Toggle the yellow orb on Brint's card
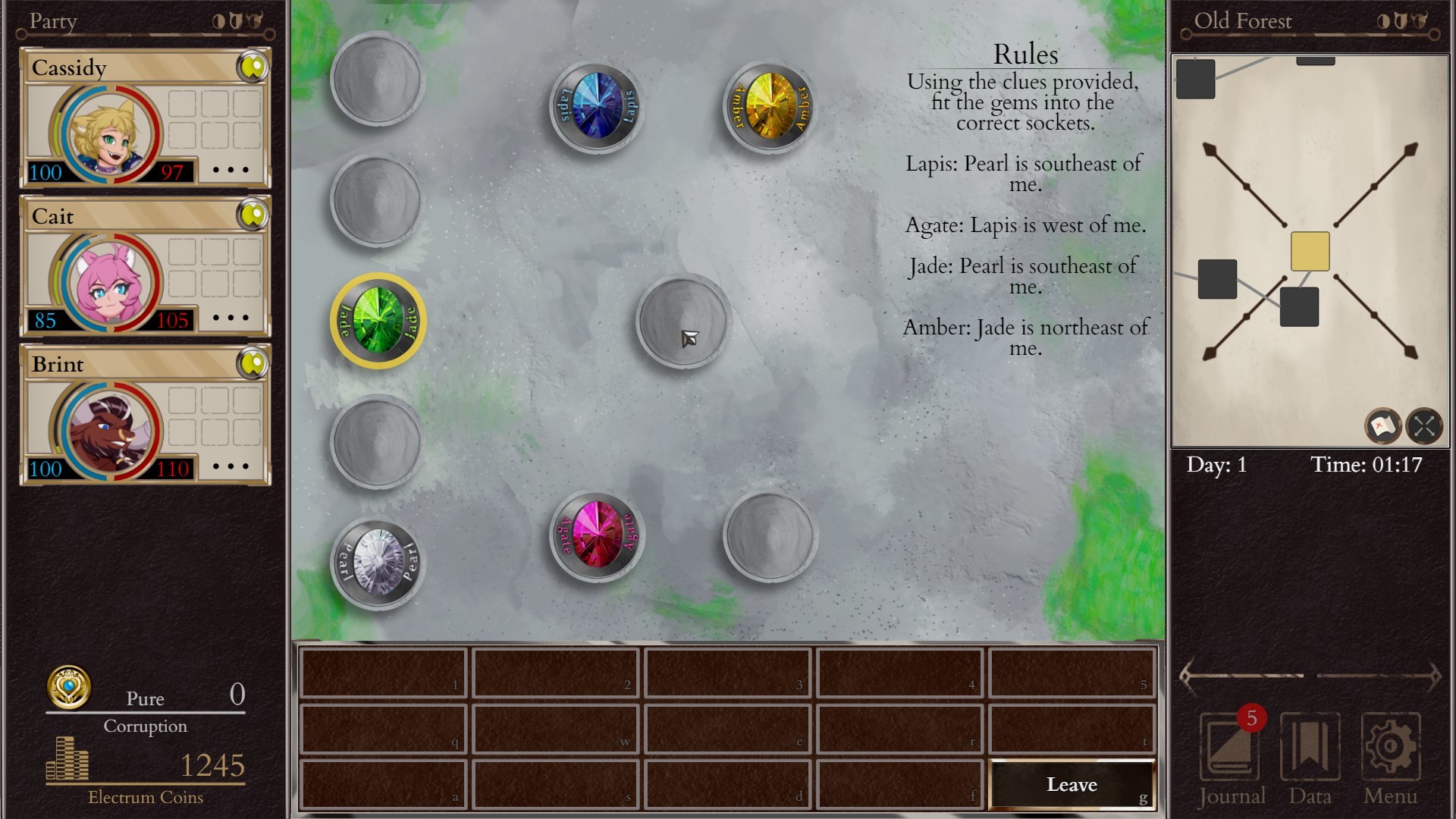The height and width of the screenshot is (819, 1456). pos(253,364)
